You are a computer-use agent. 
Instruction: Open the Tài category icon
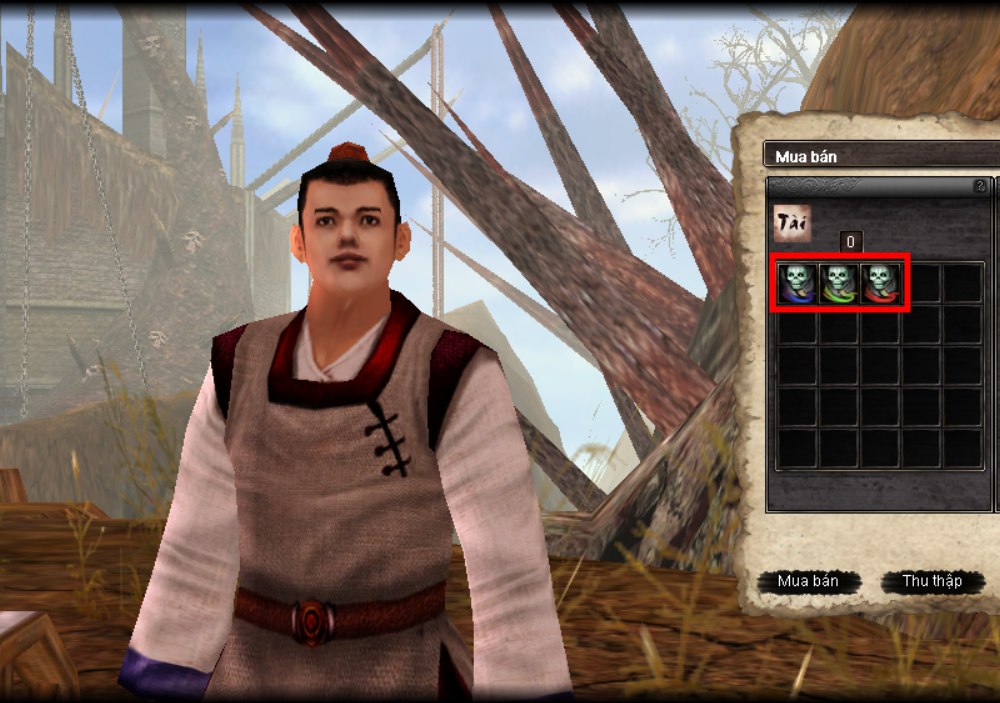coord(792,223)
